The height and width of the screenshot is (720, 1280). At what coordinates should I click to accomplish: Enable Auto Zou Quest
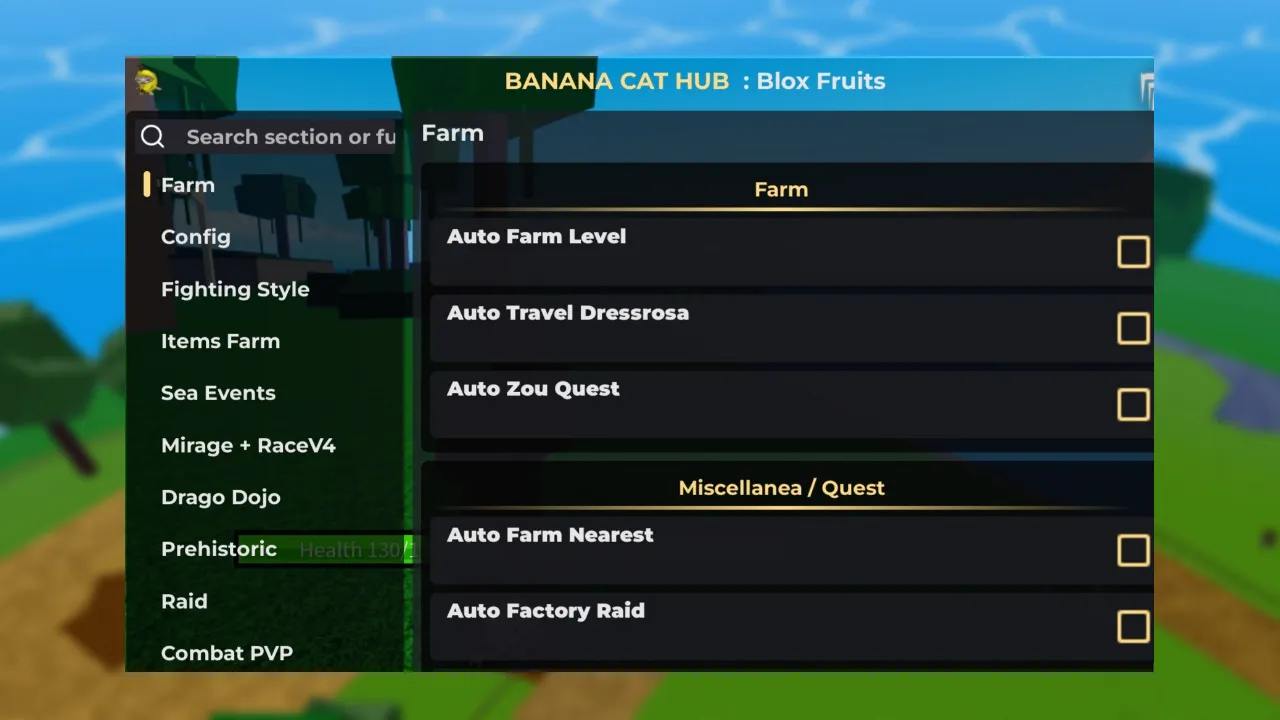coord(1133,404)
